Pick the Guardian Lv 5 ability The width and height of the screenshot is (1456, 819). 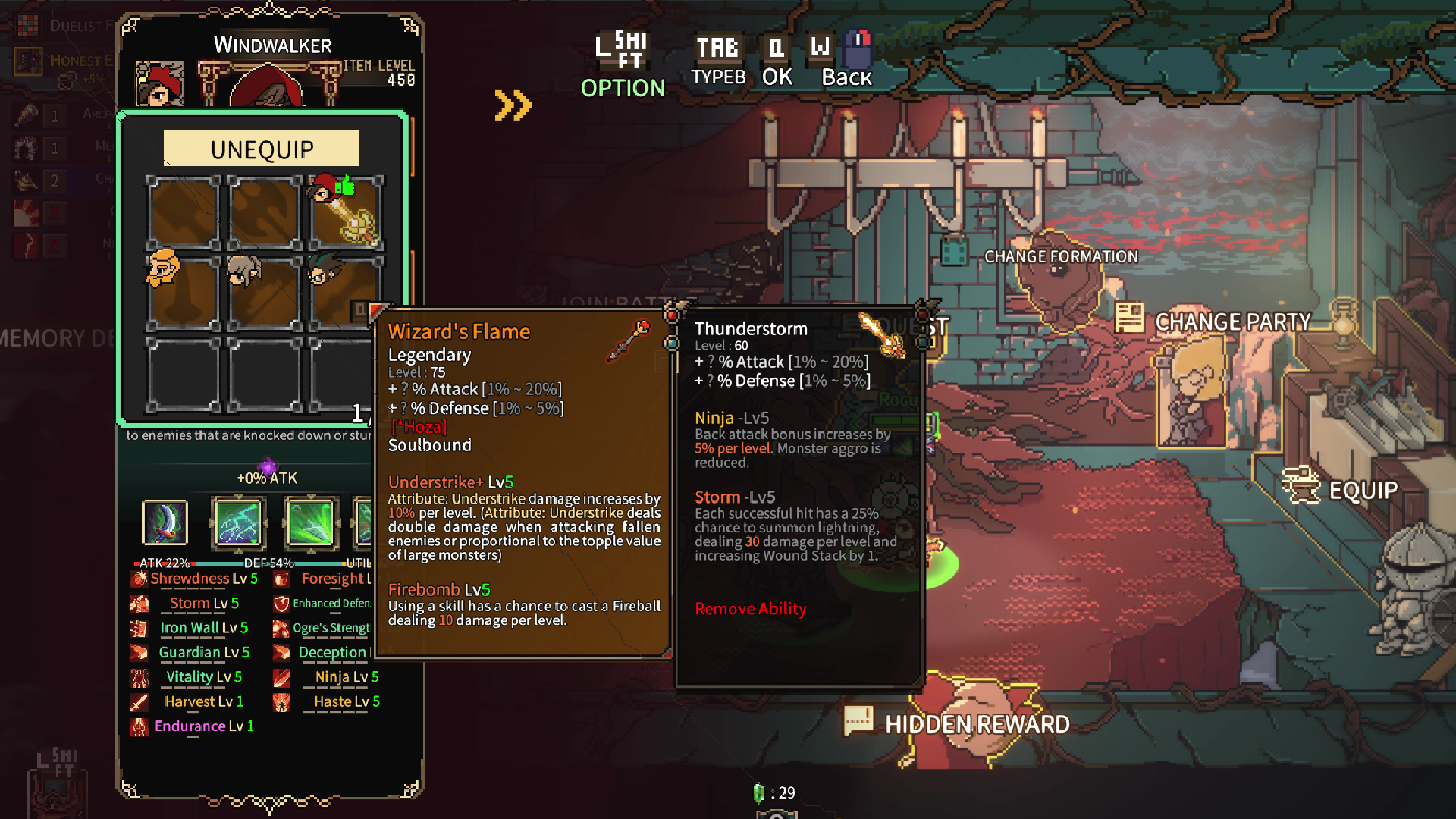[x=203, y=652]
